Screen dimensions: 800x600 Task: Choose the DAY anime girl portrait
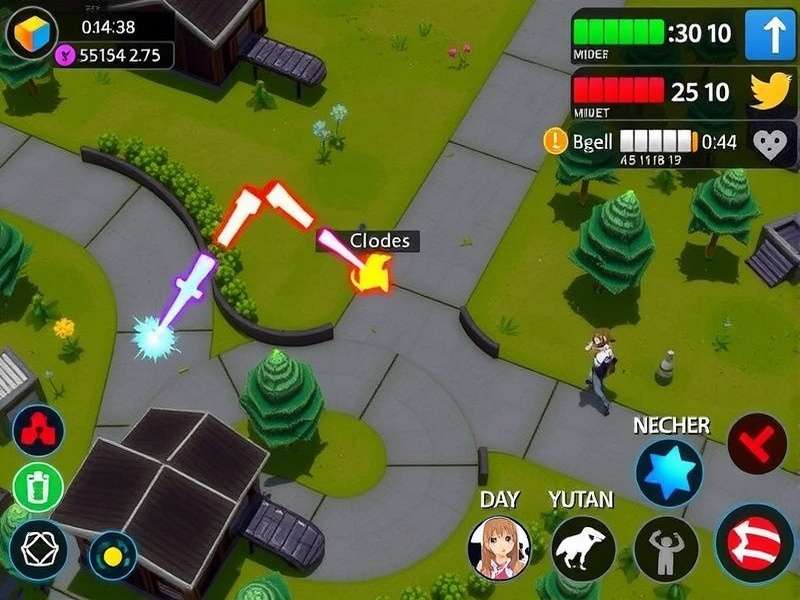click(499, 548)
